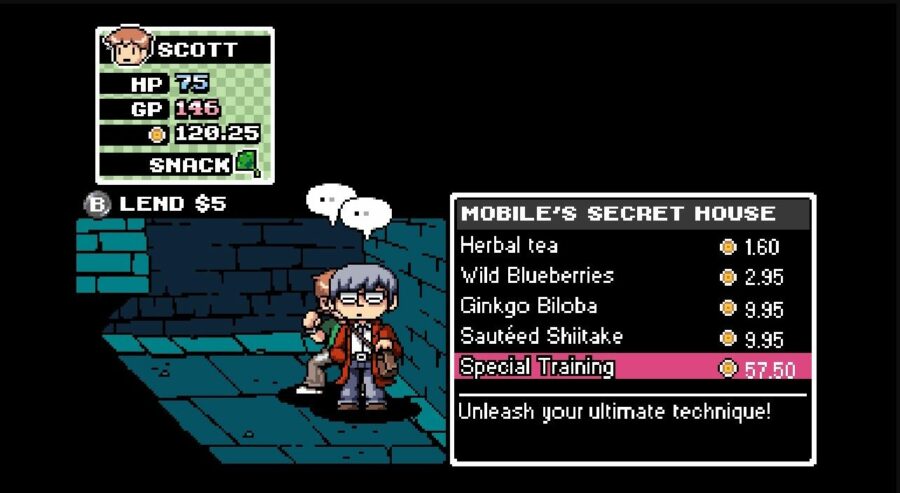Click the green leaf Snack icon

coord(247,163)
